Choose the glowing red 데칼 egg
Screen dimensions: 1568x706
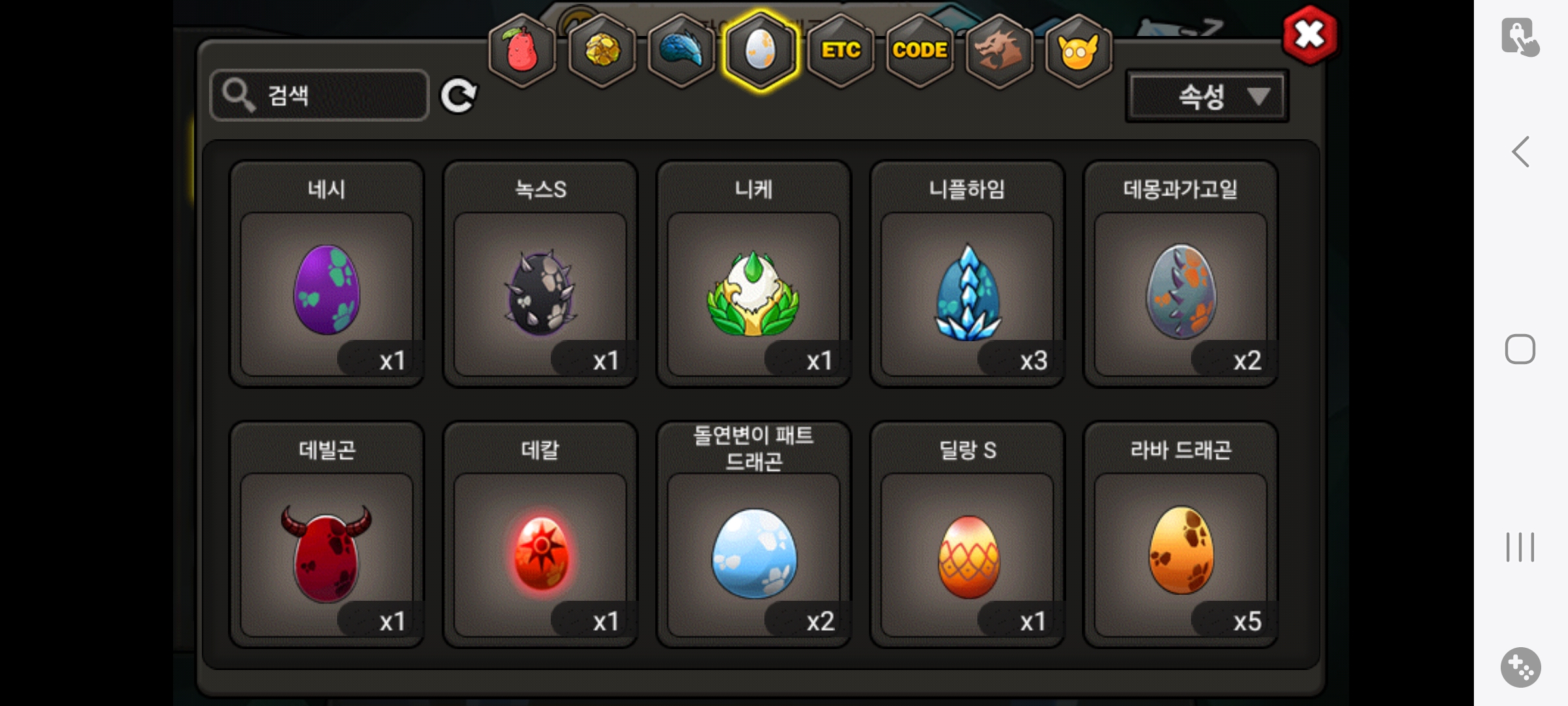pos(540,551)
